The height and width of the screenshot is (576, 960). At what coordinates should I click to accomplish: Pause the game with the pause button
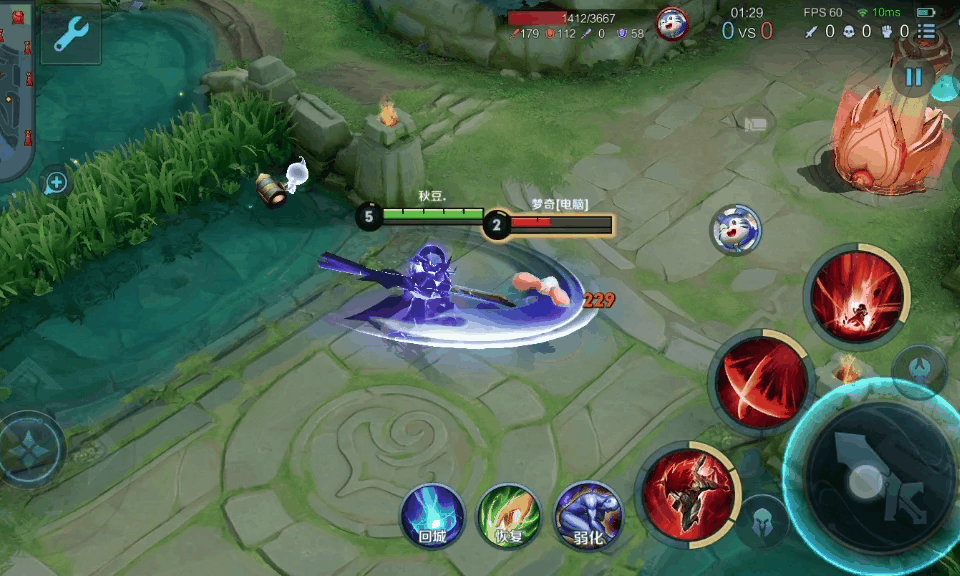click(x=913, y=77)
